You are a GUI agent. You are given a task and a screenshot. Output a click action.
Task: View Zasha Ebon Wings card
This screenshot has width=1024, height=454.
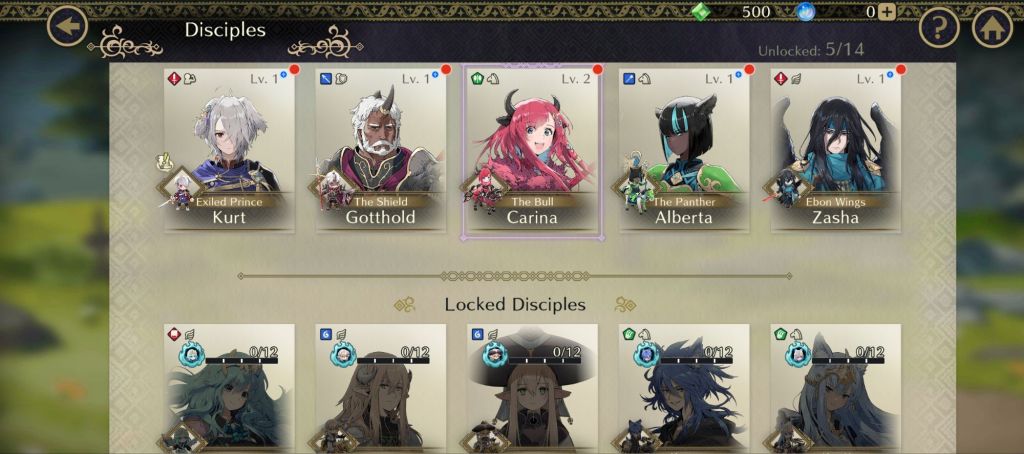[x=835, y=150]
